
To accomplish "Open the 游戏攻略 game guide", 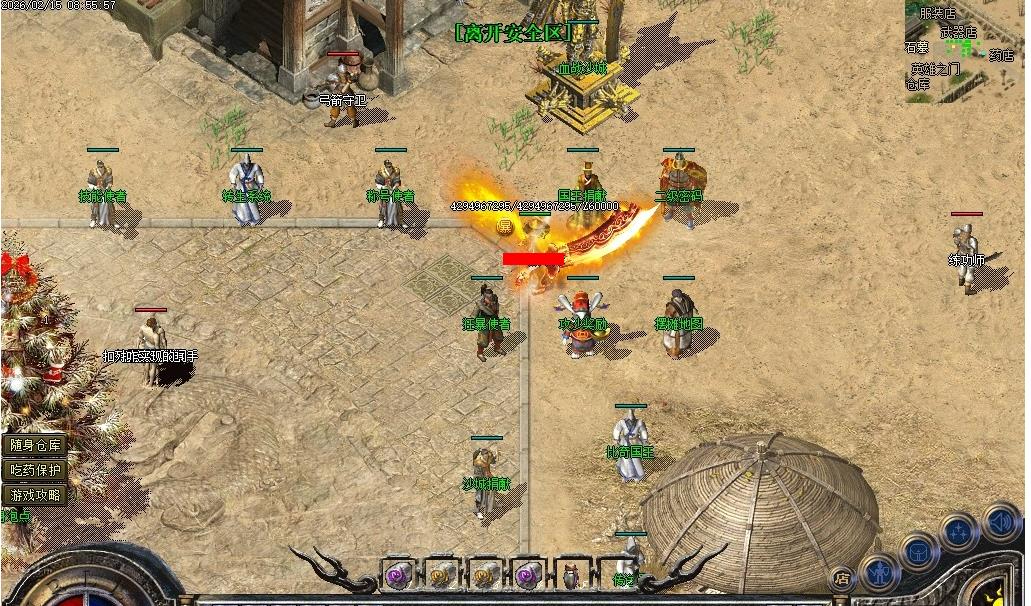I will click(x=36, y=495).
